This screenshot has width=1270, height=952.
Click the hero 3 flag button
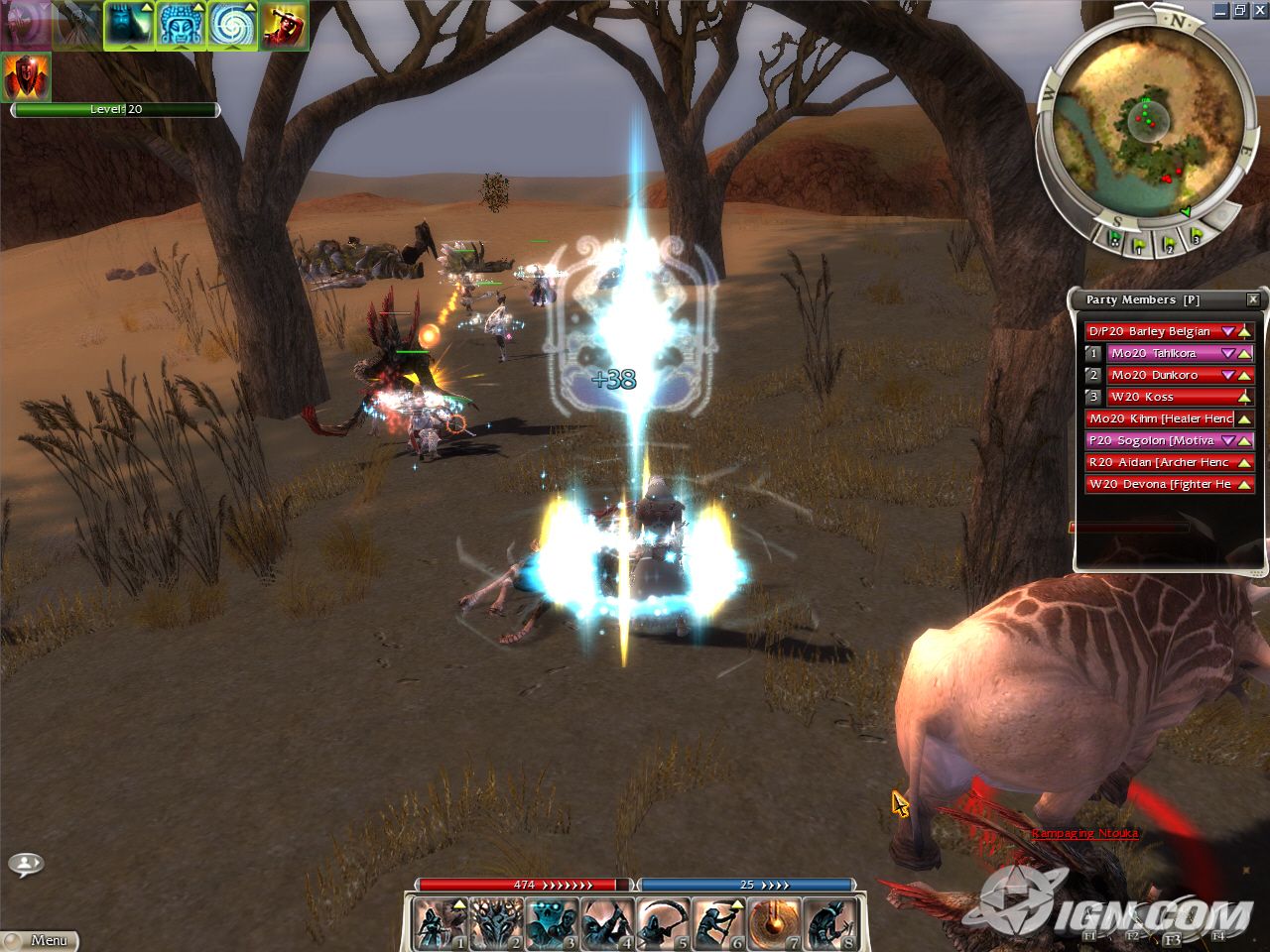click(x=1196, y=238)
